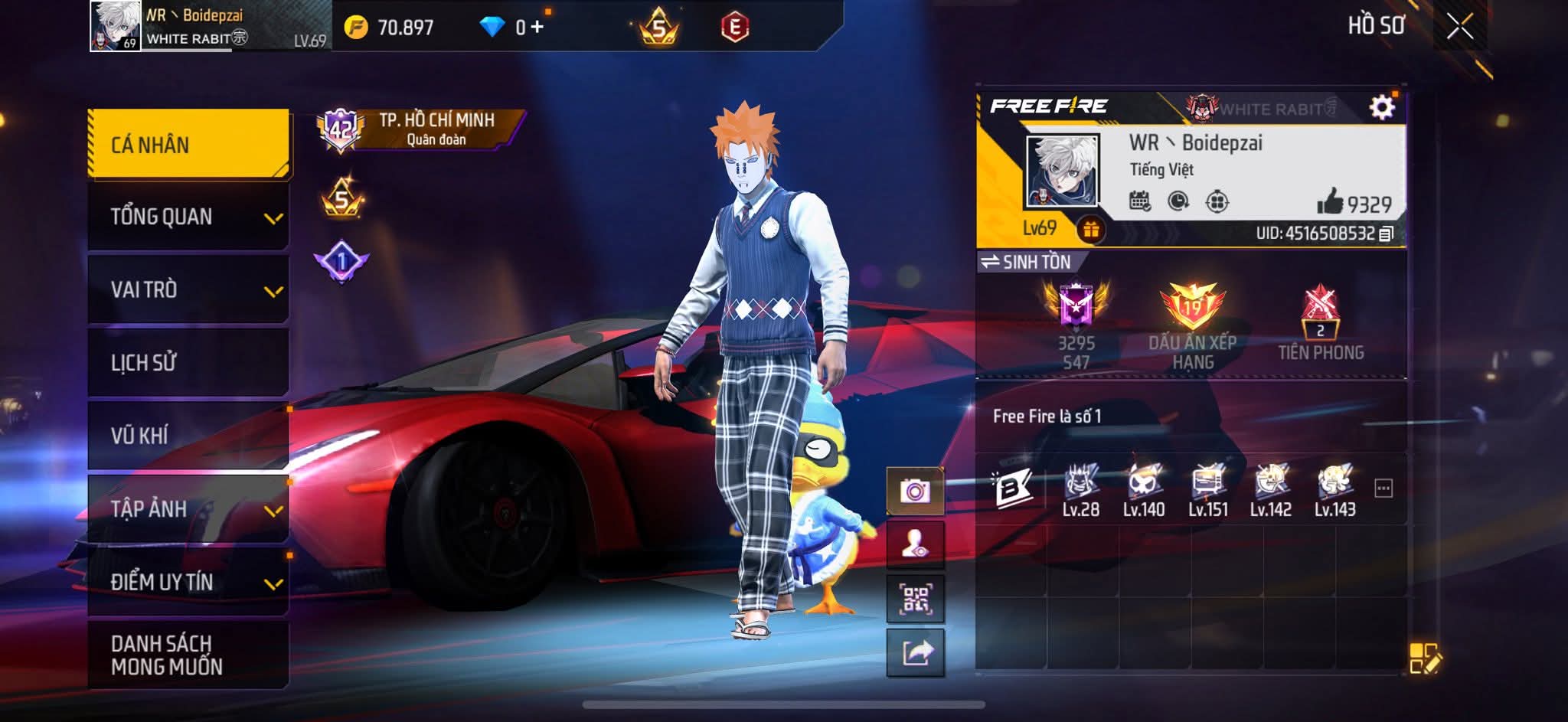Copy the player UID
The height and width of the screenshot is (722, 1568).
[x=1386, y=234]
